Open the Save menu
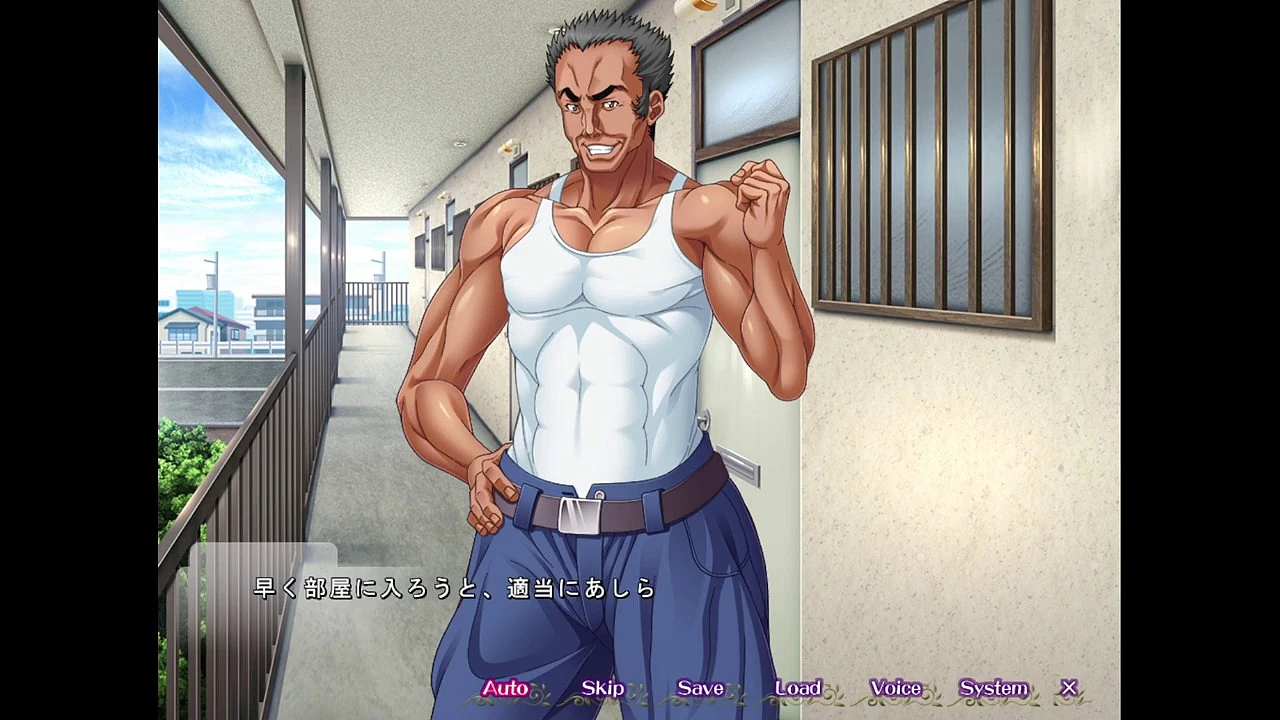This screenshot has width=1280, height=720. (700, 688)
